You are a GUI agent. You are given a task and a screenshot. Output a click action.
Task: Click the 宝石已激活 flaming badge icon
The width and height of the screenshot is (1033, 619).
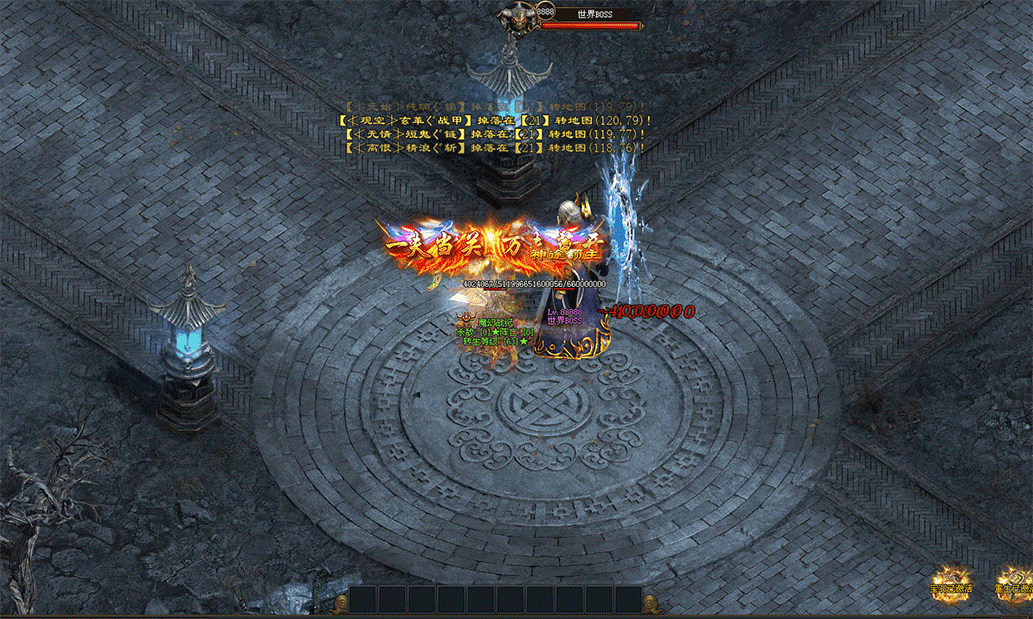pyautogui.click(x=951, y=586)
